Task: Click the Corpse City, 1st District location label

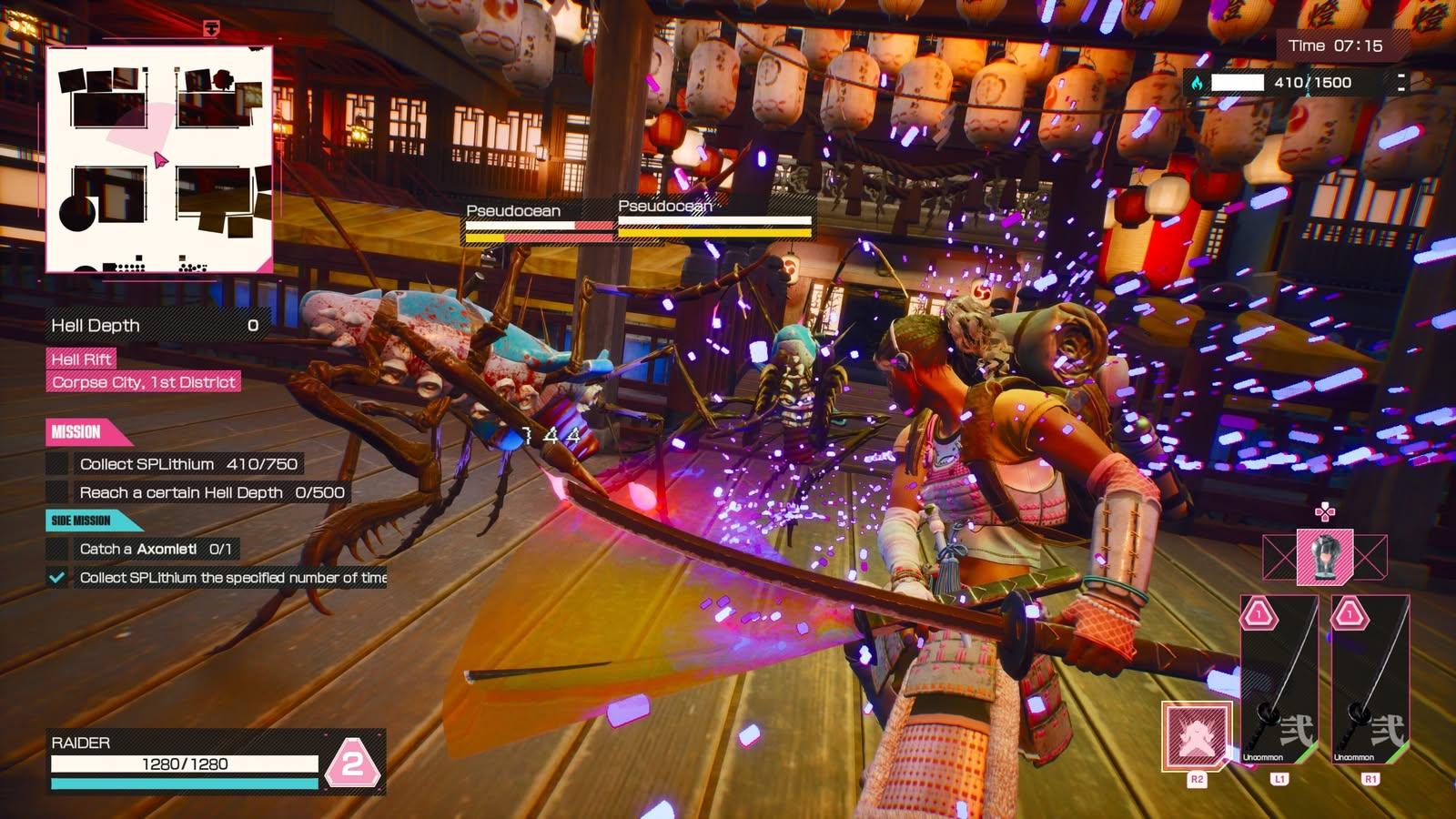Action: click(x=142, y=383)
